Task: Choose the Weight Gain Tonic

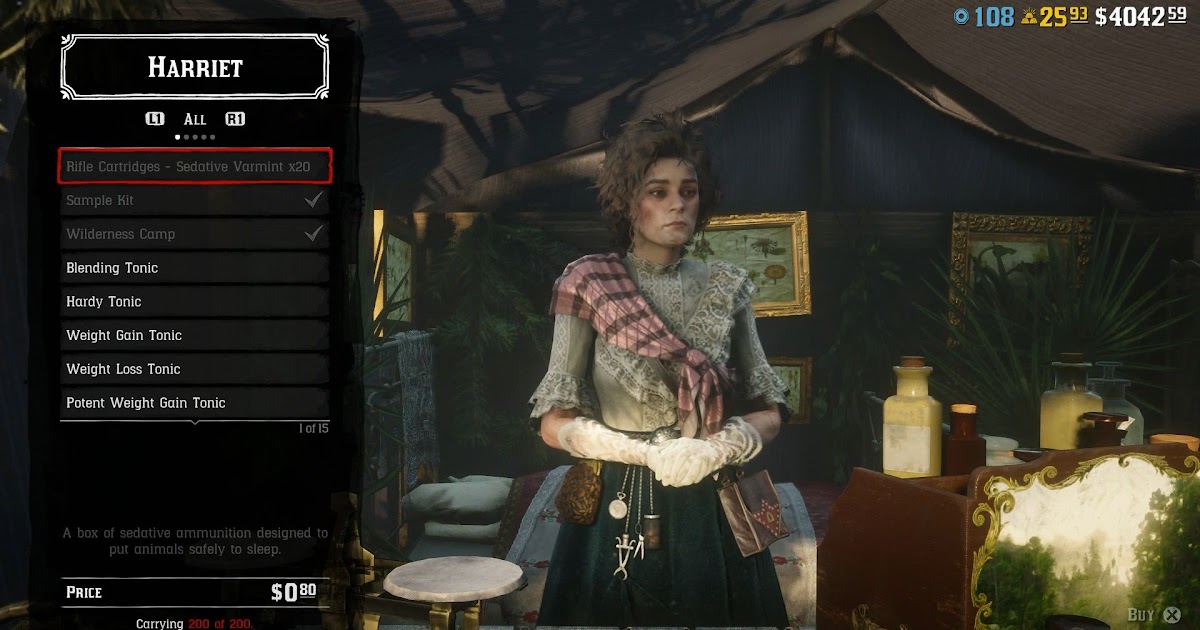Action: click(194, 336)
